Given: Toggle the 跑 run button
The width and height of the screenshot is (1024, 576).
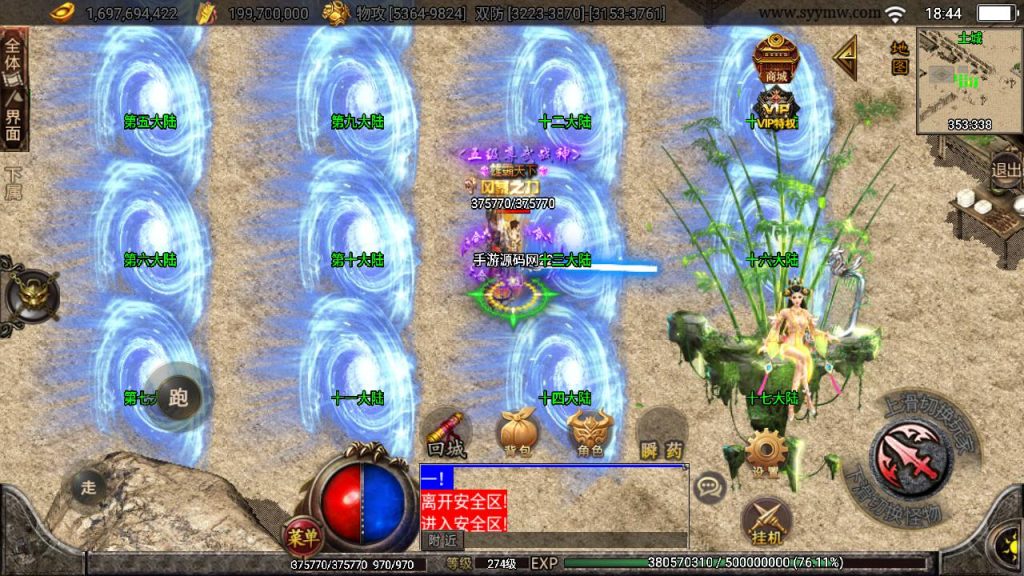Looking at the screenshot, I should (x=179, y=397).
